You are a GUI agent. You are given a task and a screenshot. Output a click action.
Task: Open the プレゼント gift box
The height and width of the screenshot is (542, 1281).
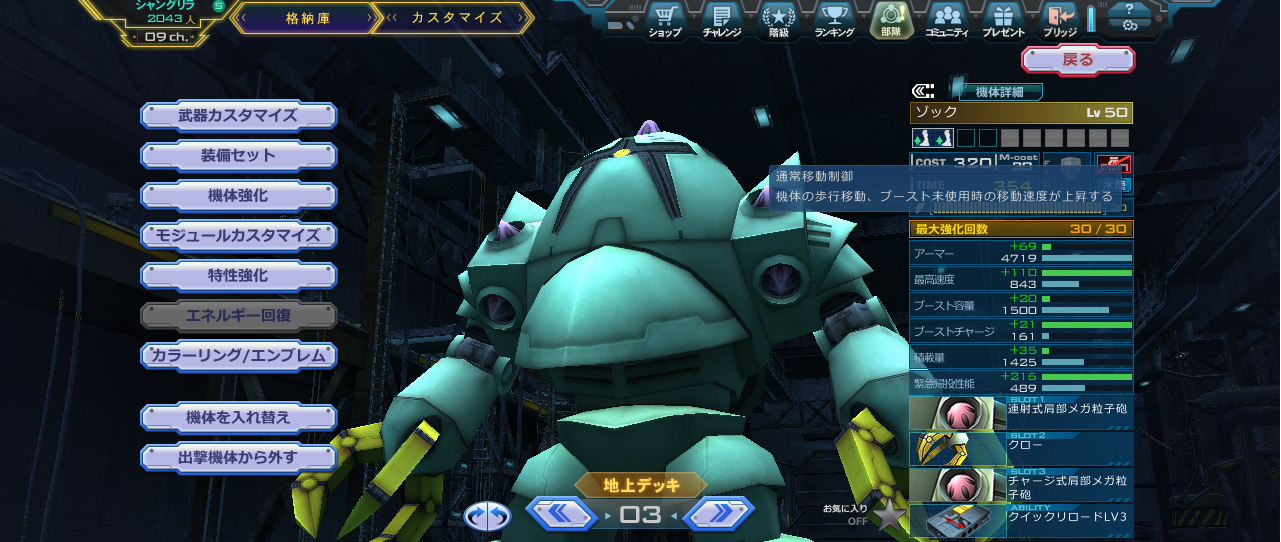coord(1003,20)
